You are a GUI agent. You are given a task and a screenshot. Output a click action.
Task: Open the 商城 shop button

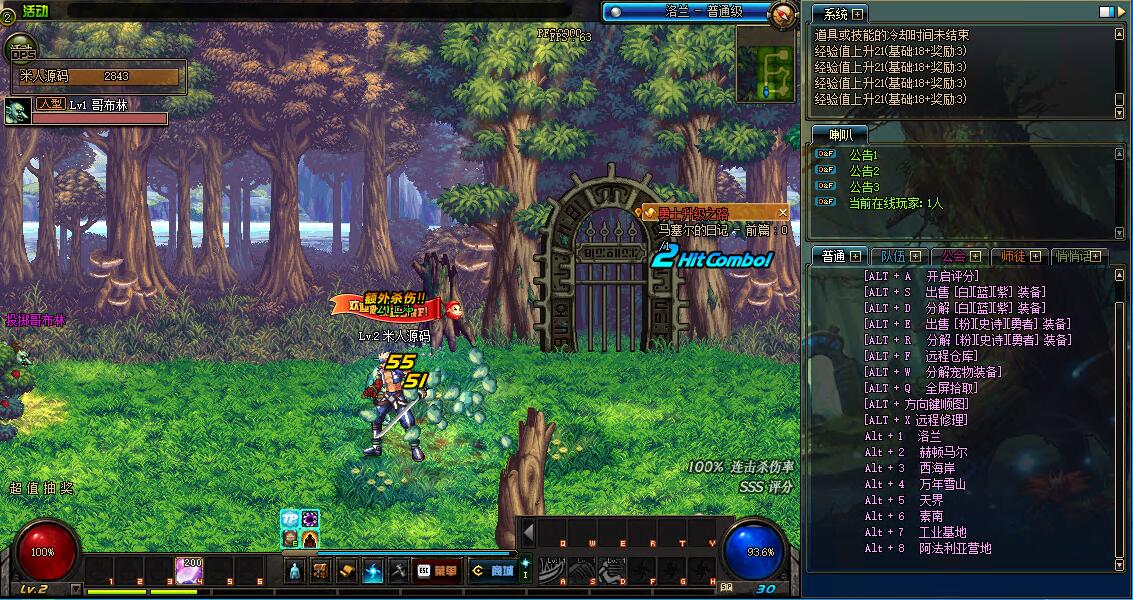pyautogui.click(x=494, y=571)
